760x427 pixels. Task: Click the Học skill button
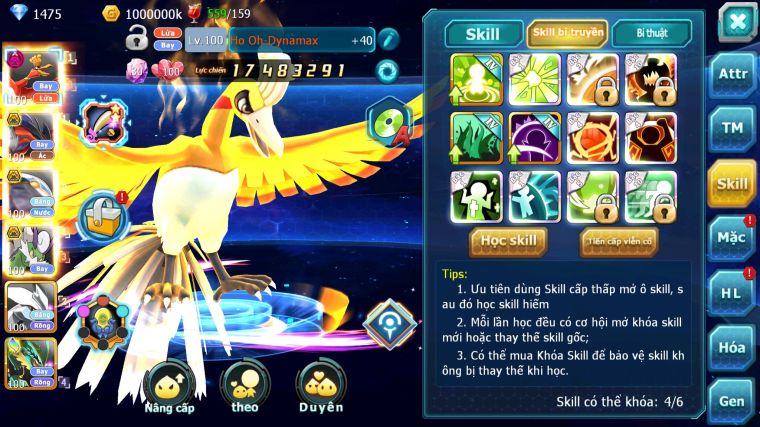(509, 240)
